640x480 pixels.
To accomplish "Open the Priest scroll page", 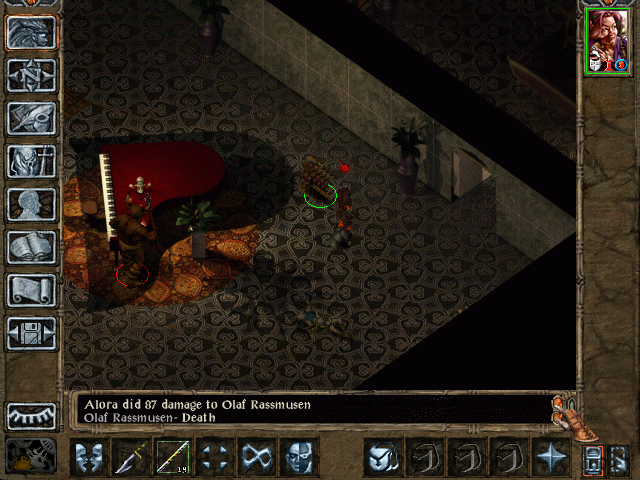I will point(32,290).
